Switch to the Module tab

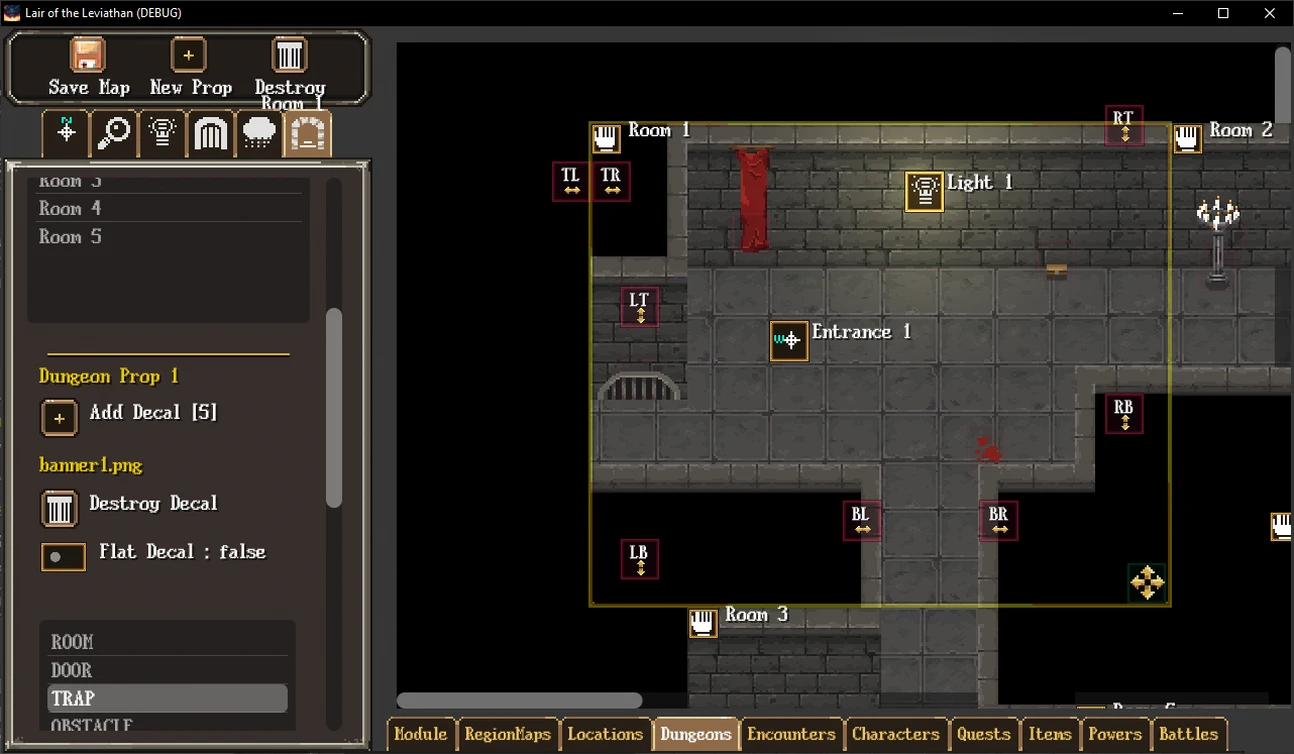pos(420,734)
